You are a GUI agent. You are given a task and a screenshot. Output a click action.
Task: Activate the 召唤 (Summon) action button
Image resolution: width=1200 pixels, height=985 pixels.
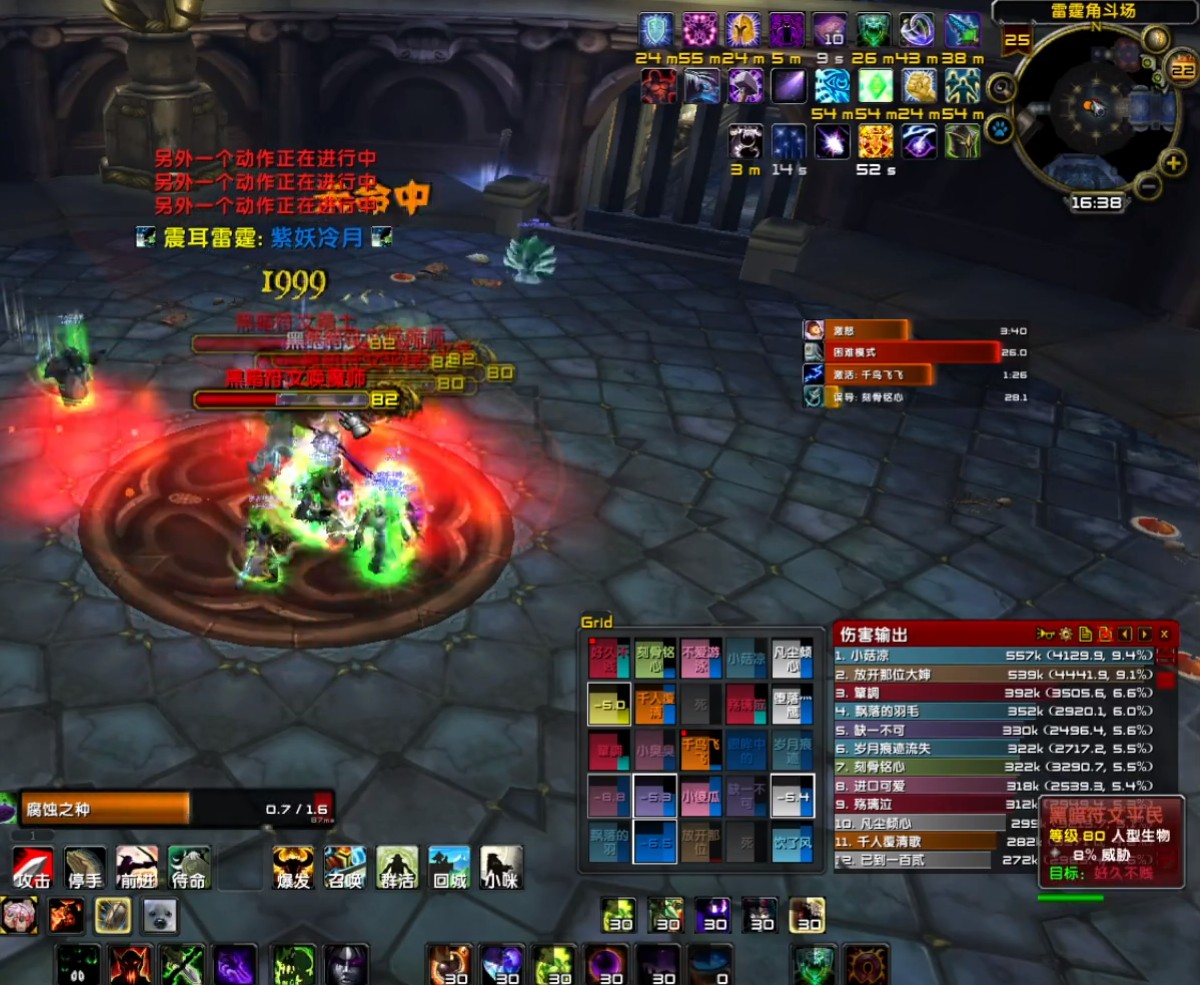click(x=345, y=866)
